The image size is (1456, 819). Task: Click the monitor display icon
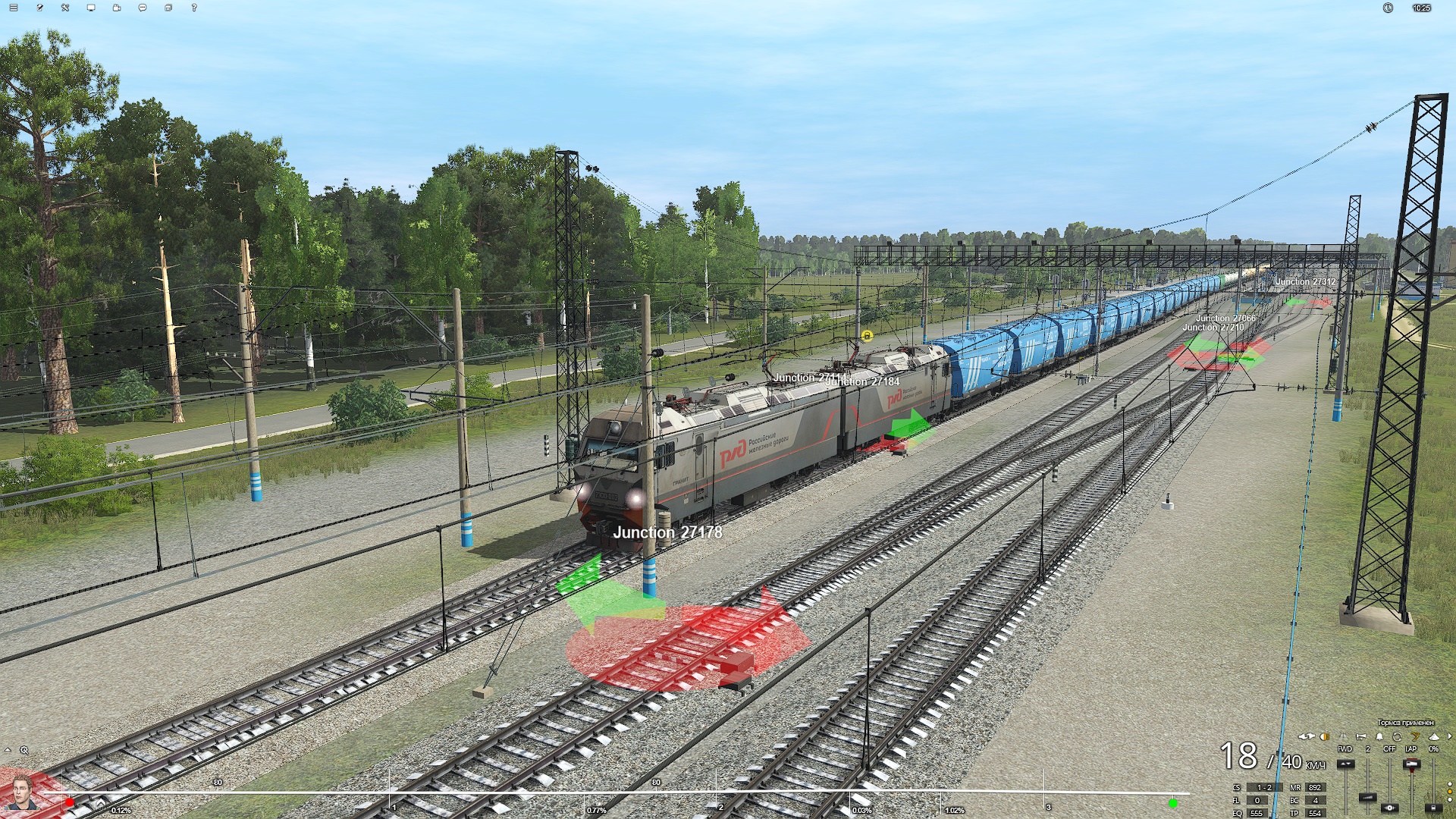coord(91,8)
